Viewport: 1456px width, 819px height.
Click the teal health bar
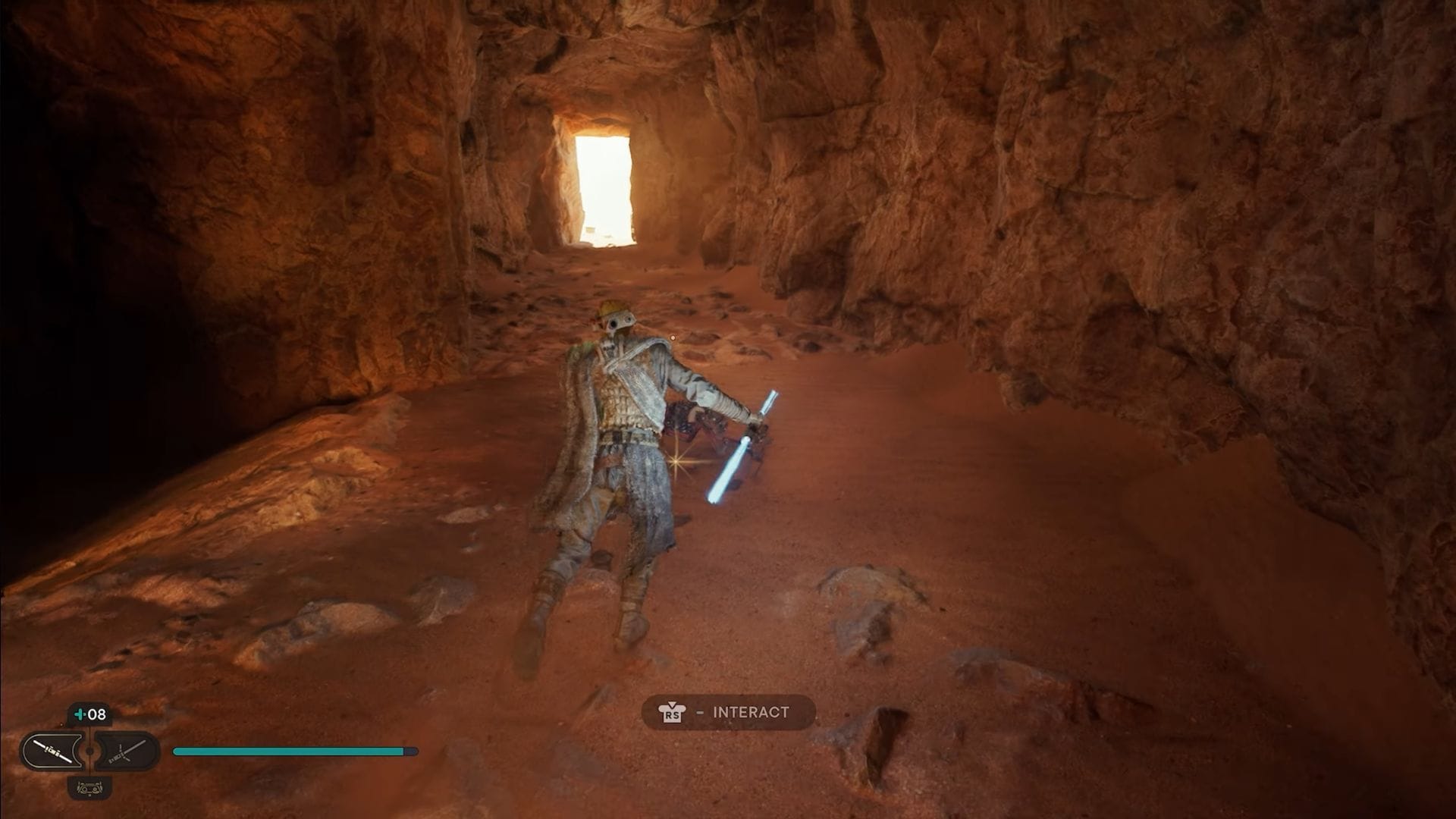[288, 749]
